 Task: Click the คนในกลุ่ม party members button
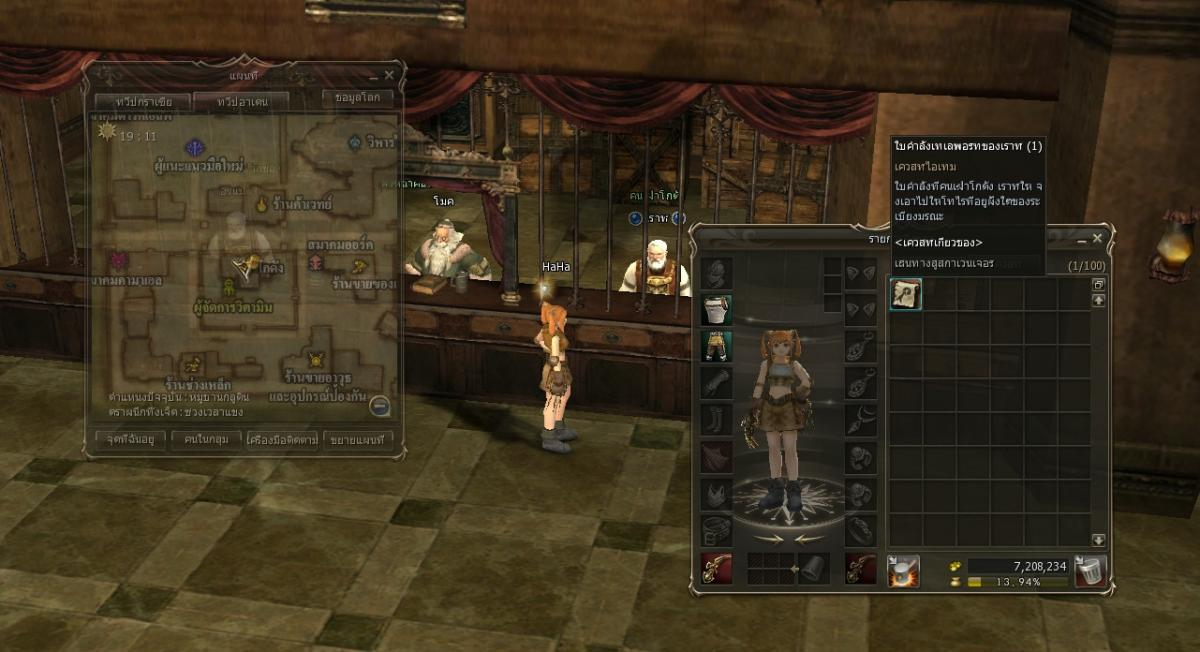205,439
